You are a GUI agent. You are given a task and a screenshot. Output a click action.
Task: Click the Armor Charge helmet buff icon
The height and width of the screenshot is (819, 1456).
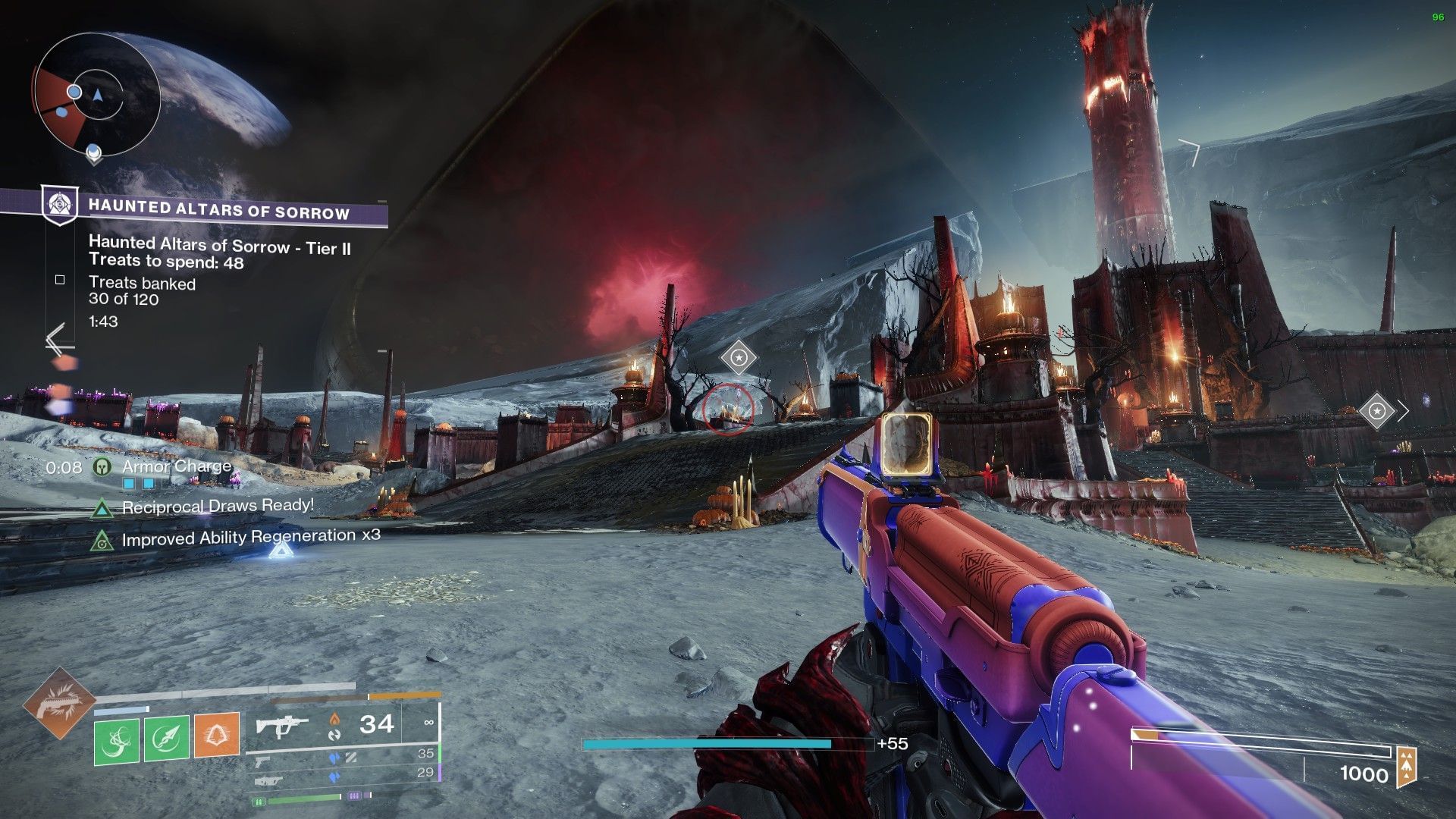[102, 467]
